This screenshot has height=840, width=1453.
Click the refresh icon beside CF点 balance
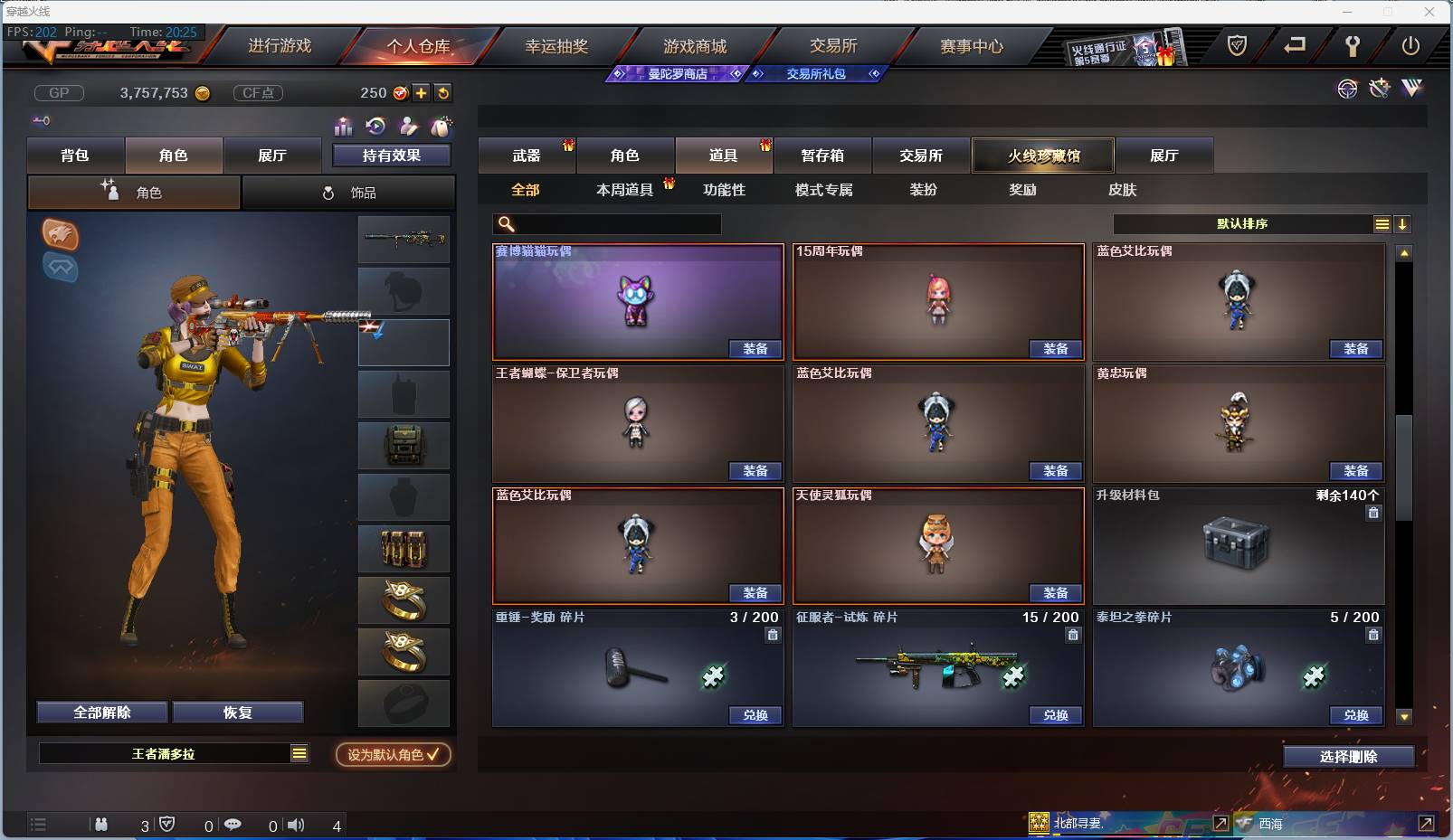443,92
